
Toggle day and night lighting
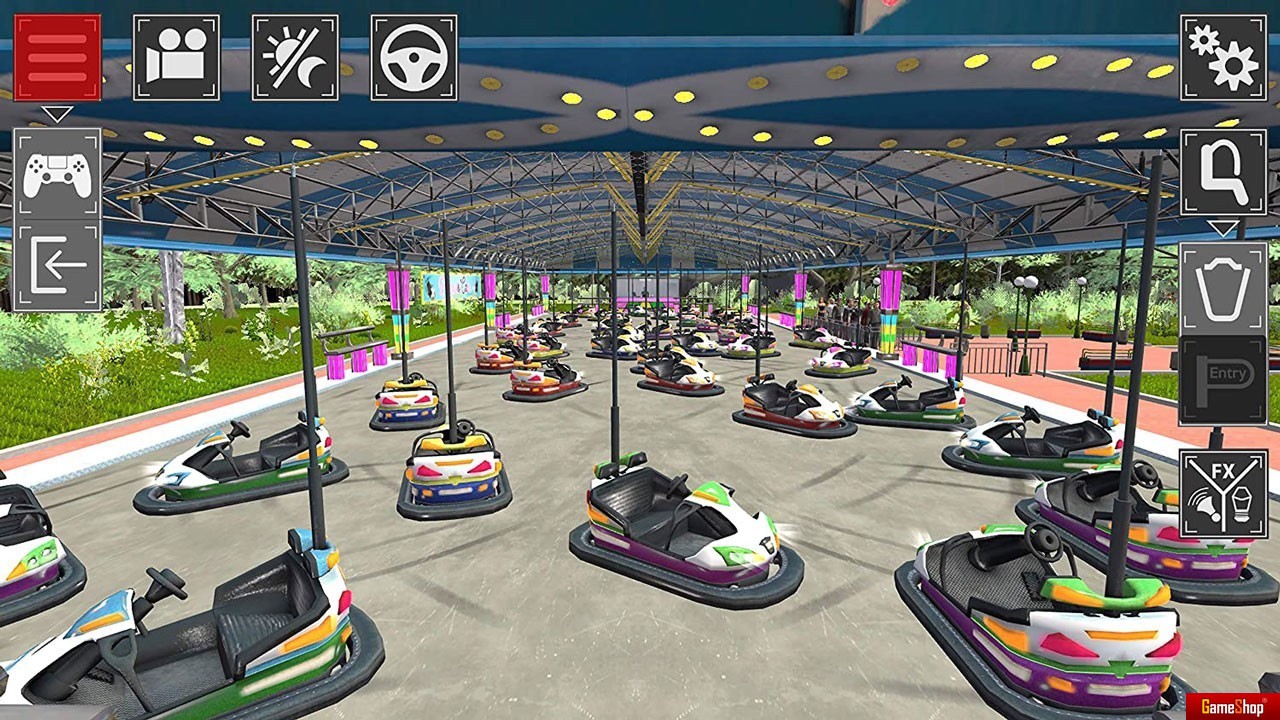click(295, 57)
